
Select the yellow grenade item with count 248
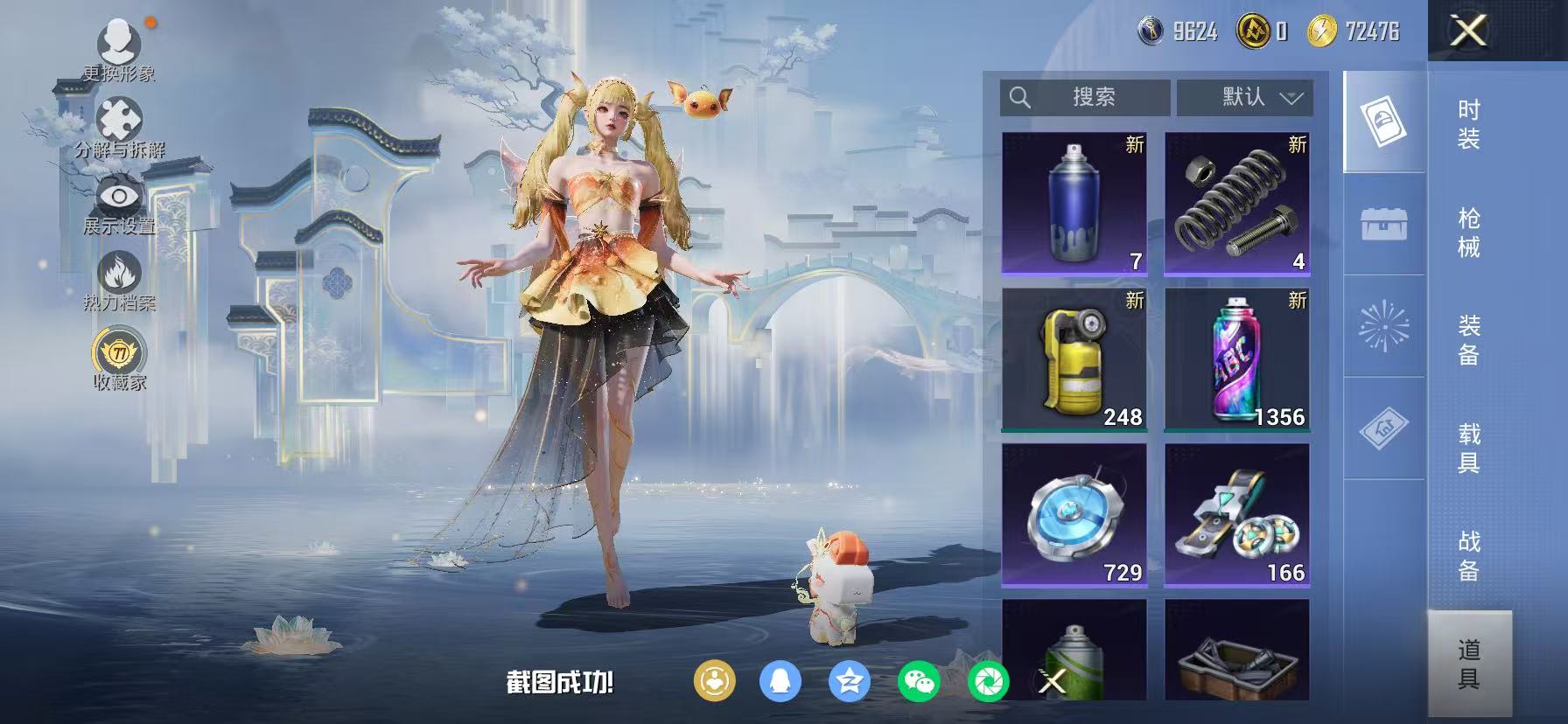pos(1074,360)
